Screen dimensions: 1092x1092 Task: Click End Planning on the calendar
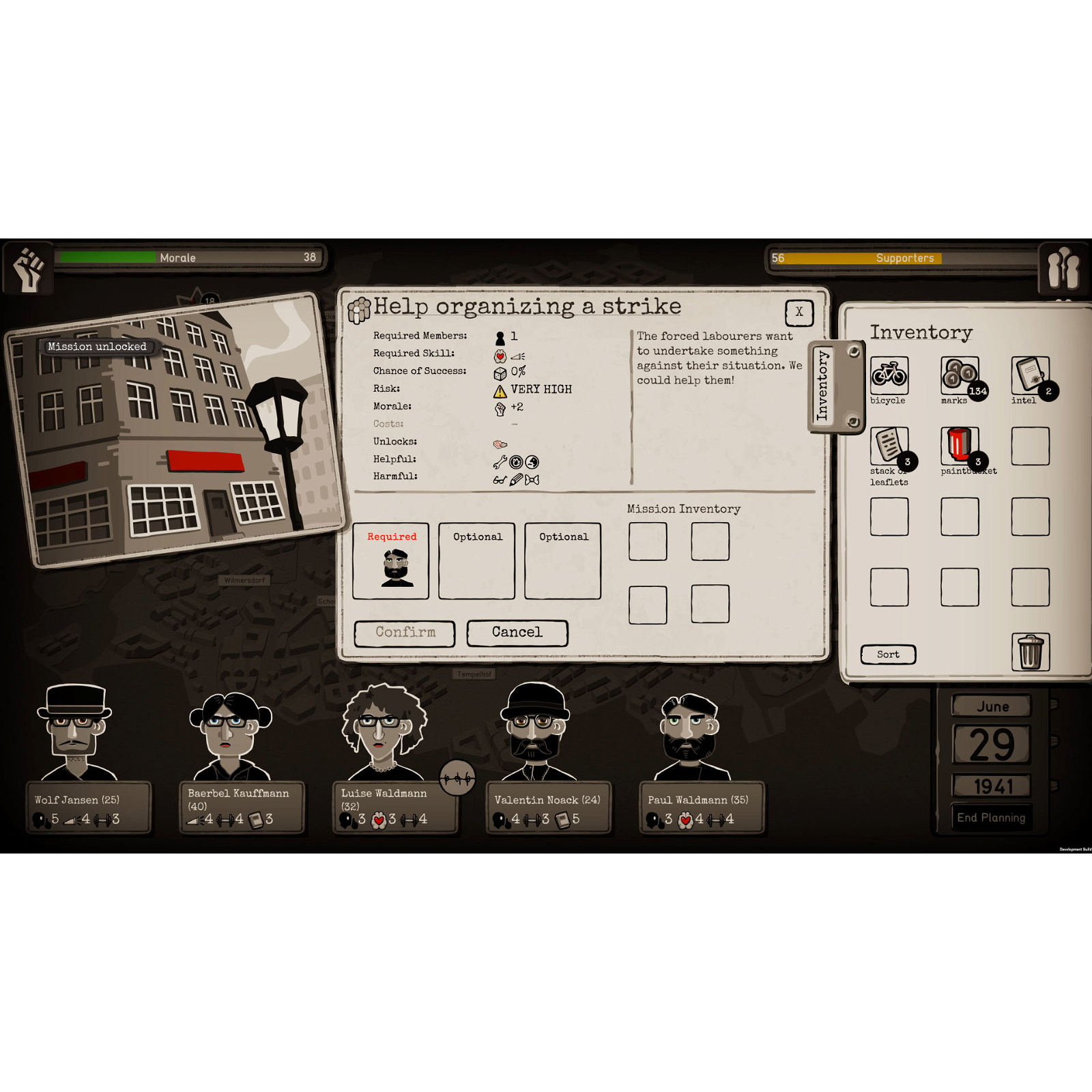[x=991, y=817]
